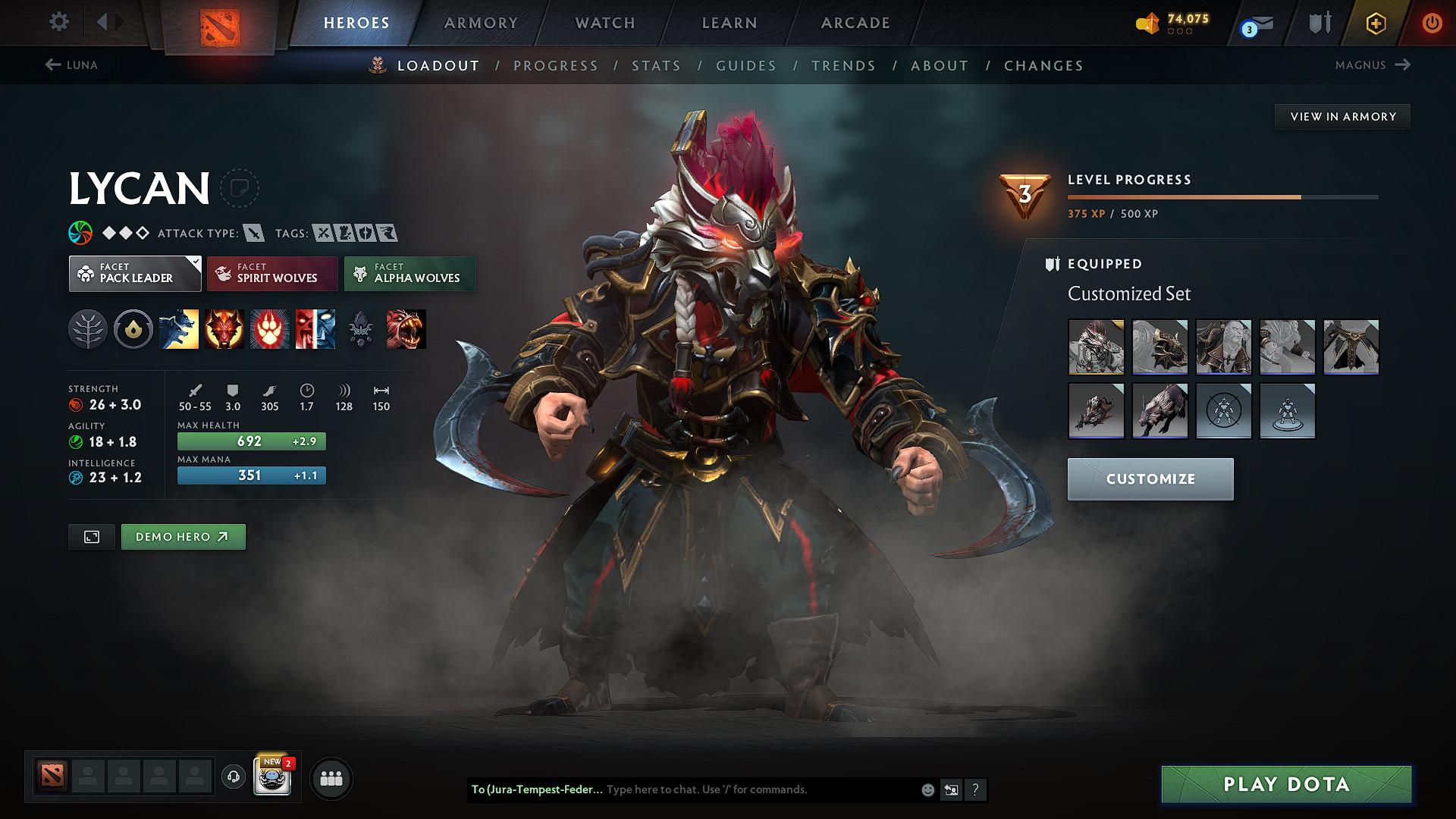The height and width of the screenshot is (819, 1456).
Task: Select the Spirit Wolves facet
Action: (x=272, y=273)
